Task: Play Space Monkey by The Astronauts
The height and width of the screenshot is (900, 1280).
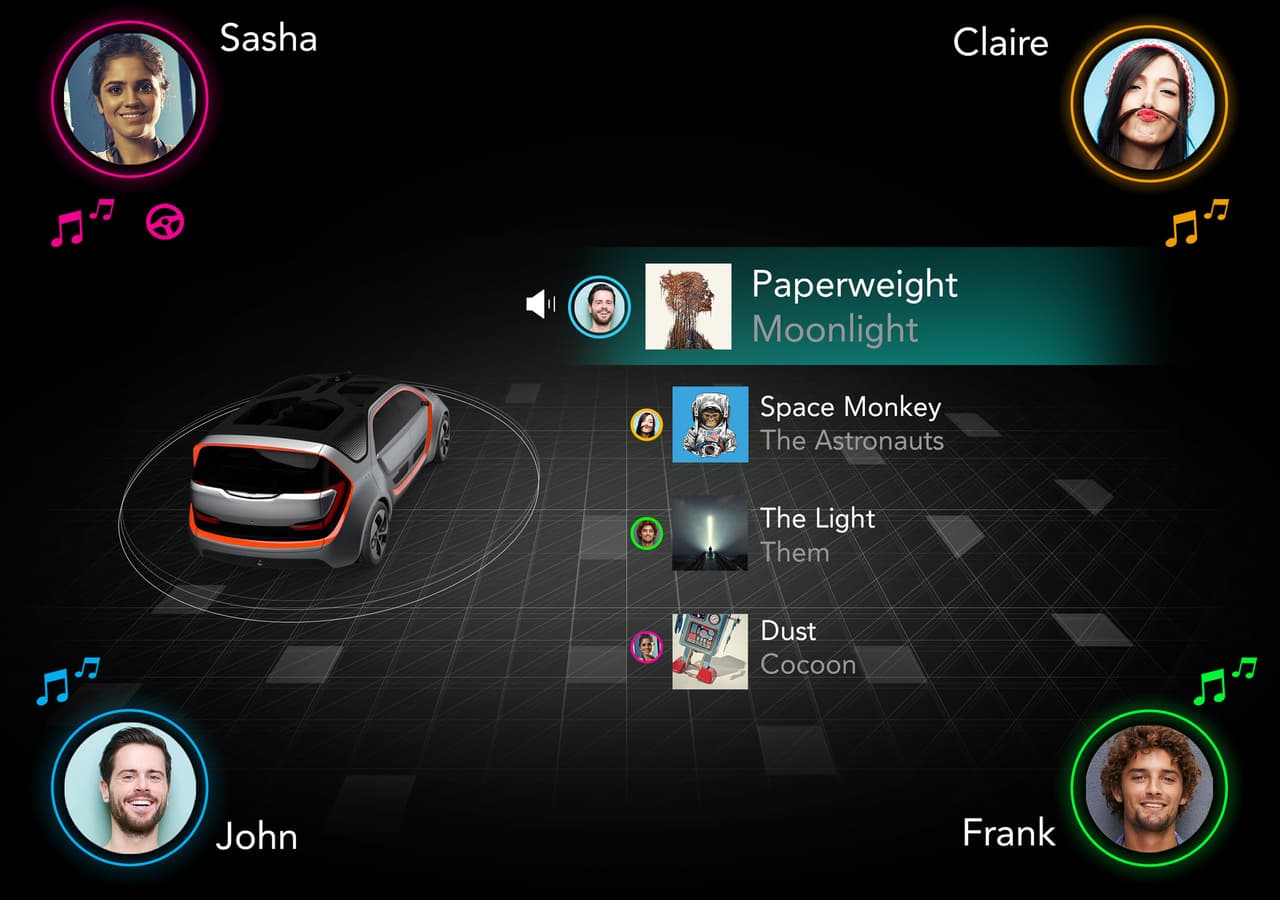Action: 850,424
